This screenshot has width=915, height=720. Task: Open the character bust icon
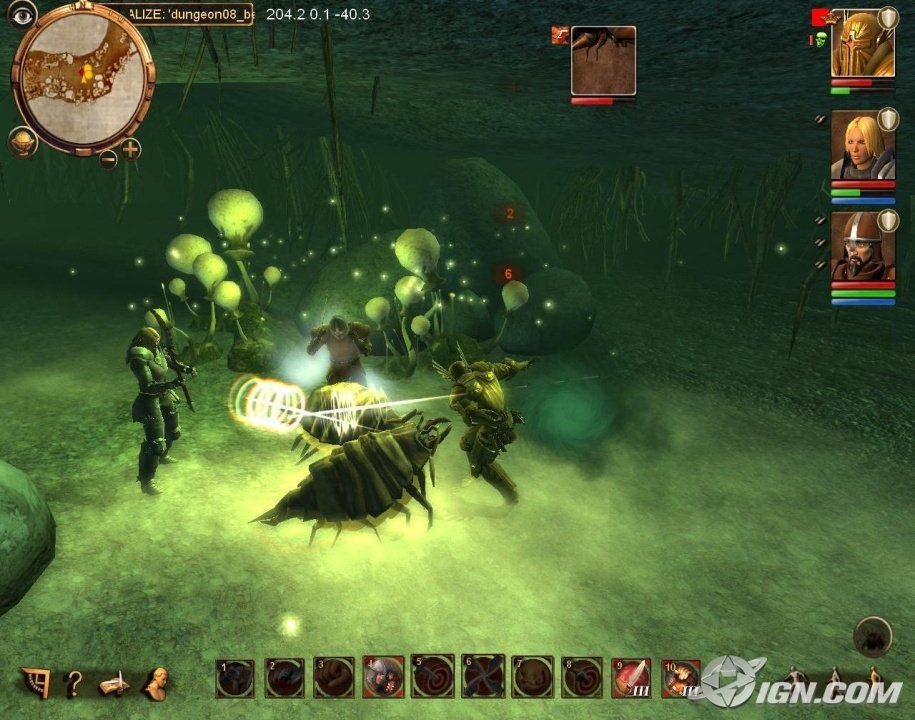(x=155, y=683)
